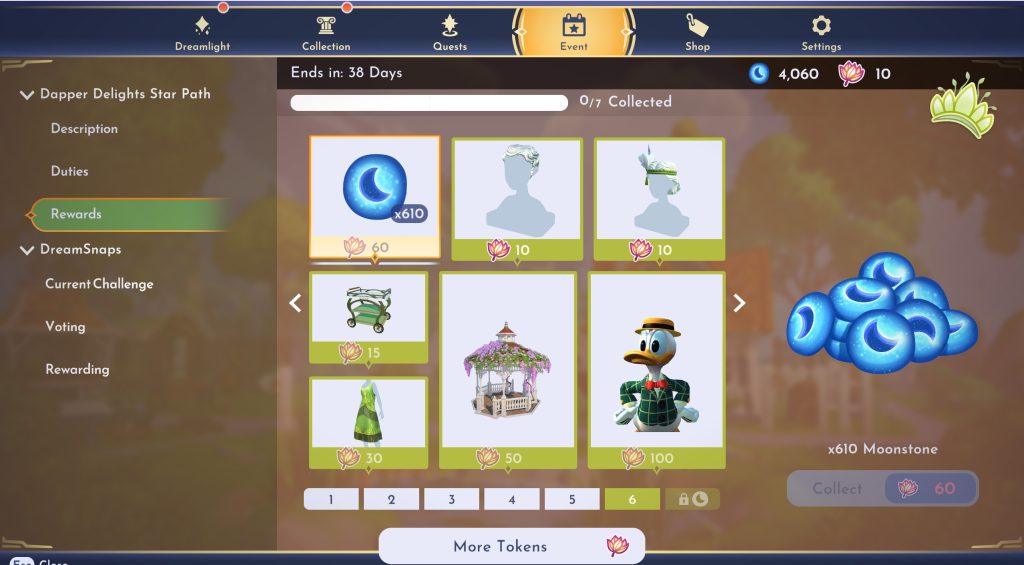Switch to the Collection tab
Image resolution: width=1024 pixels, height=565 pixels.
(x=326, y=33)
